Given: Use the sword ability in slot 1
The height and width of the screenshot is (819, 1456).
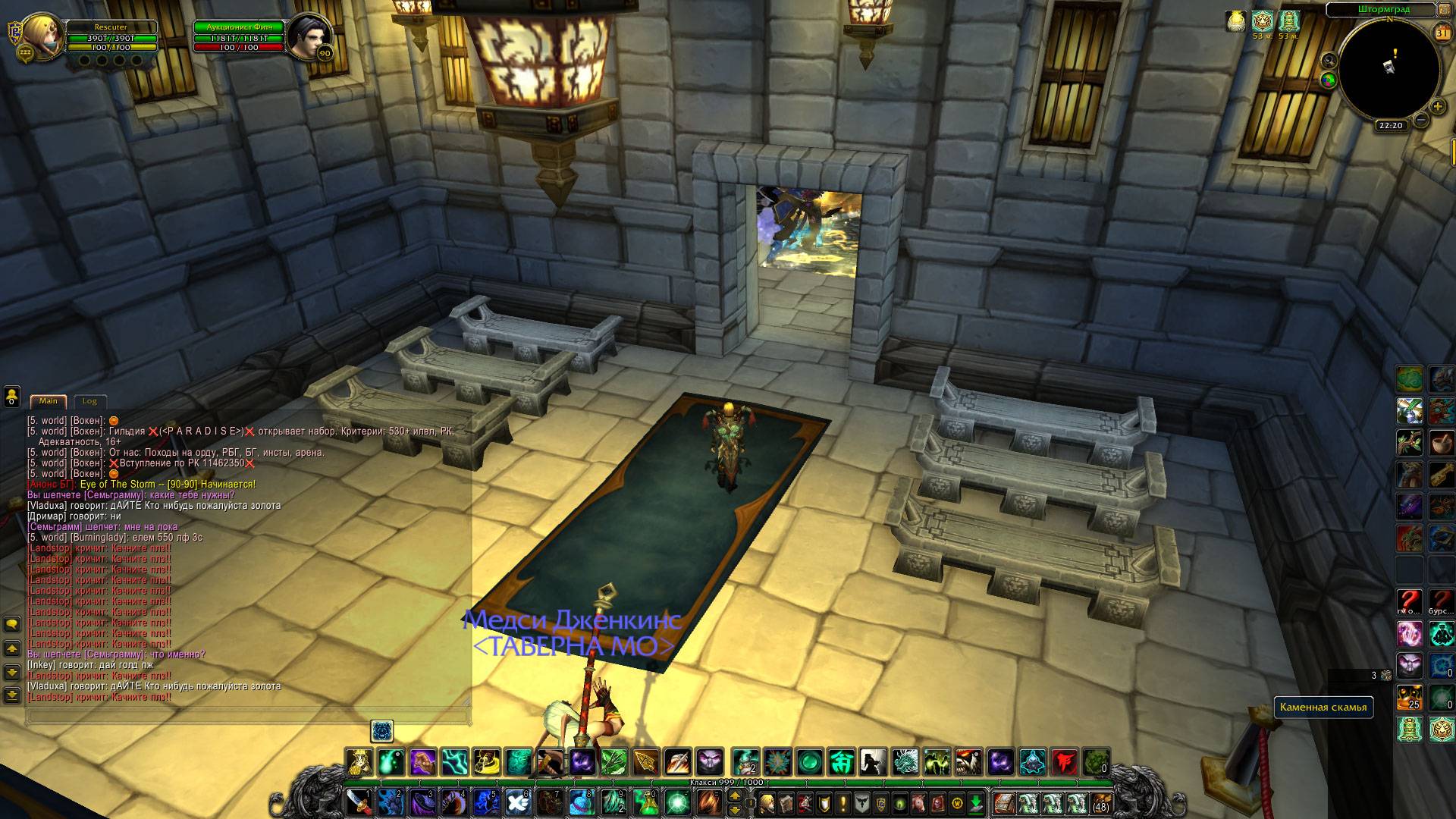Looking at the screenshot, I should coord(359,802).
